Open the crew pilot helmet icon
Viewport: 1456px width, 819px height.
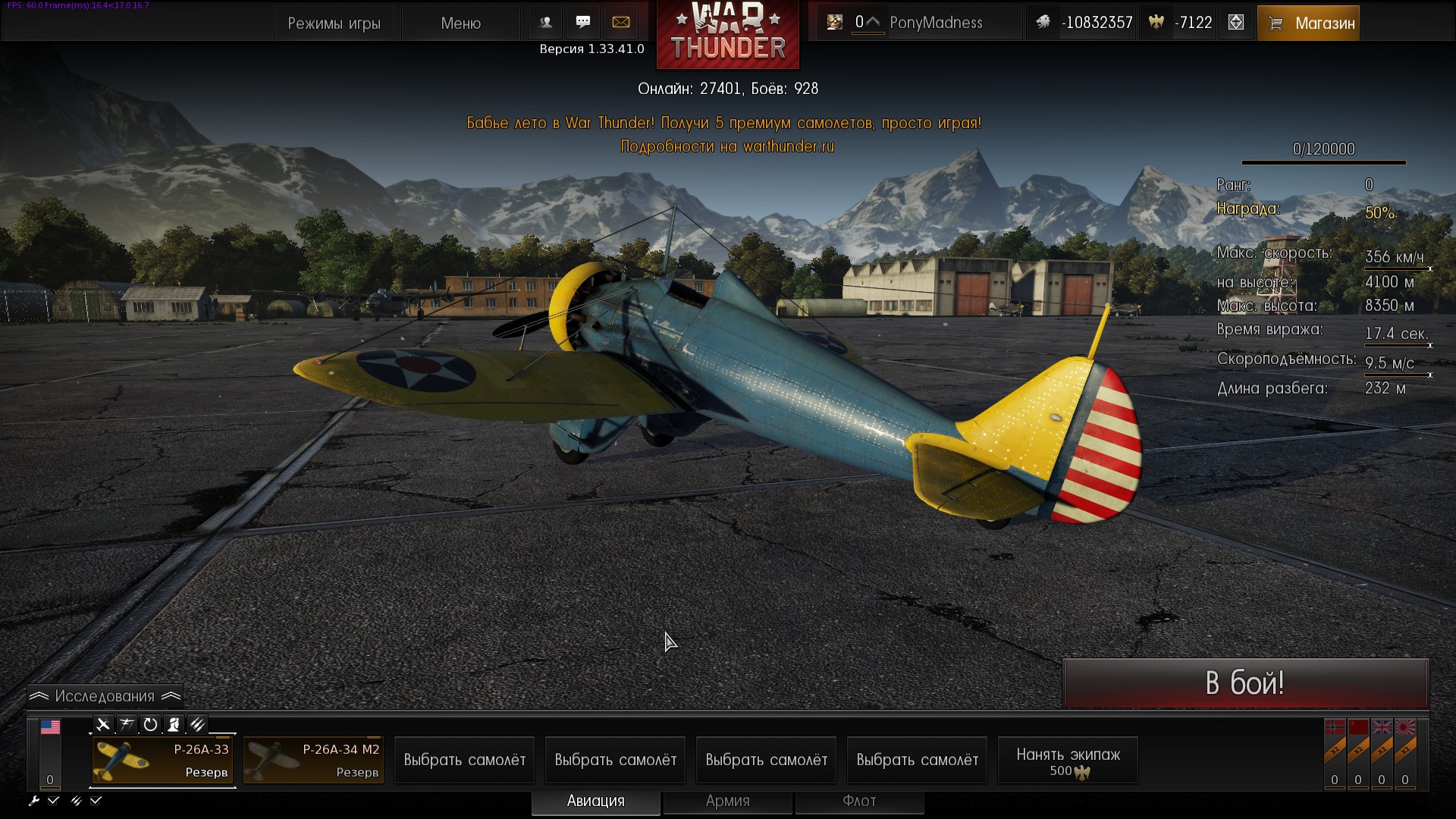click(x=174, y=724)
